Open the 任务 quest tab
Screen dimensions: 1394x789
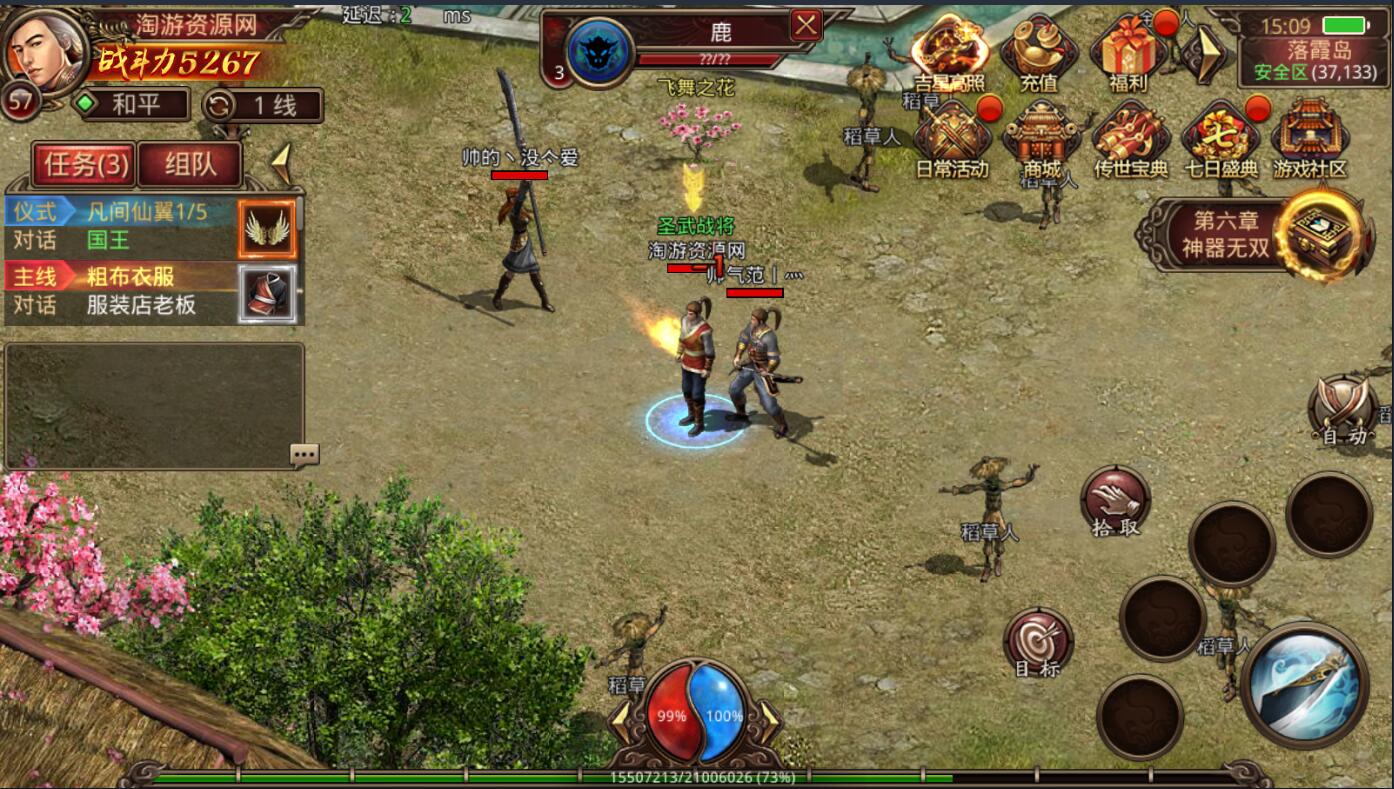click(84, 165)
